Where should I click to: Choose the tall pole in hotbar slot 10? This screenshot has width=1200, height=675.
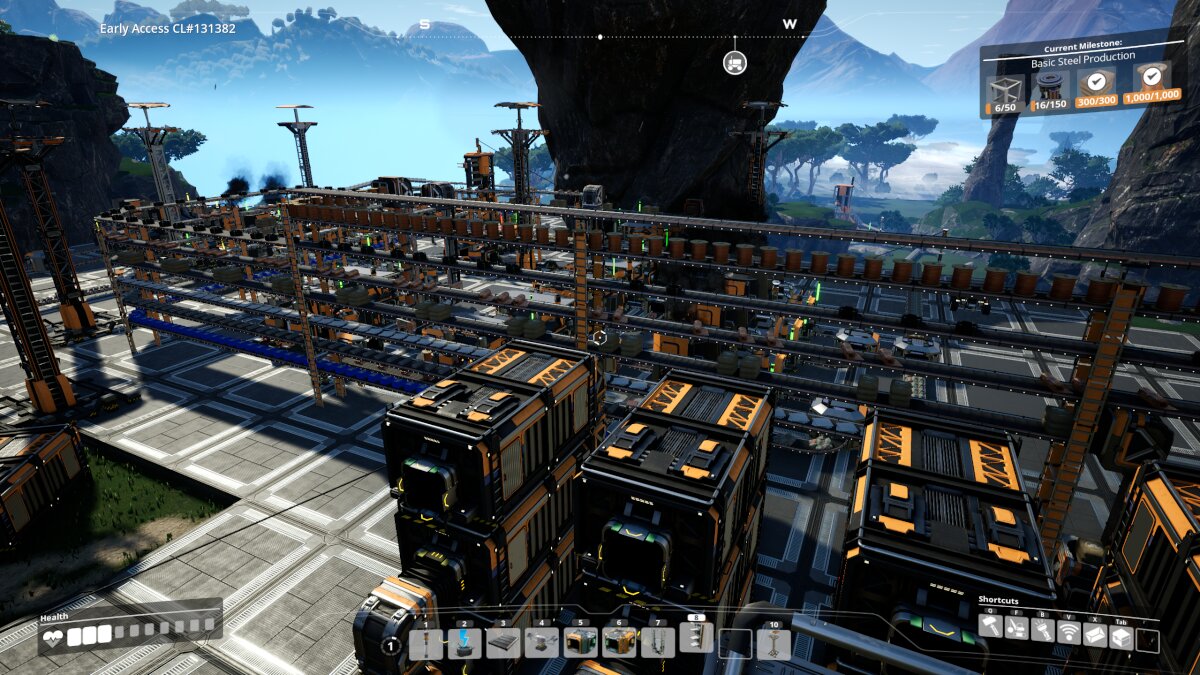[x=773, y=643]
